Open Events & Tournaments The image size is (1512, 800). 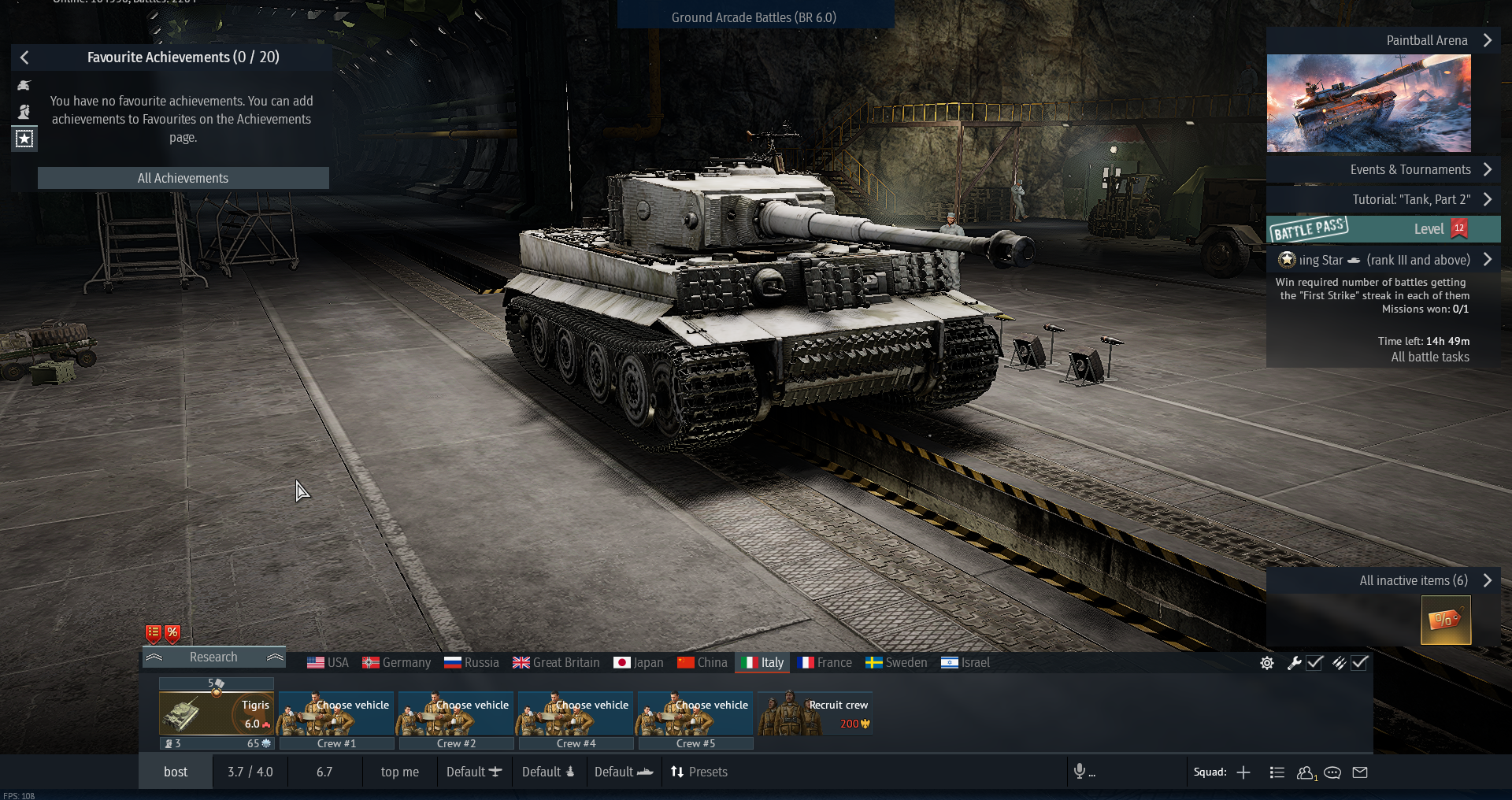click(1410, 169)
